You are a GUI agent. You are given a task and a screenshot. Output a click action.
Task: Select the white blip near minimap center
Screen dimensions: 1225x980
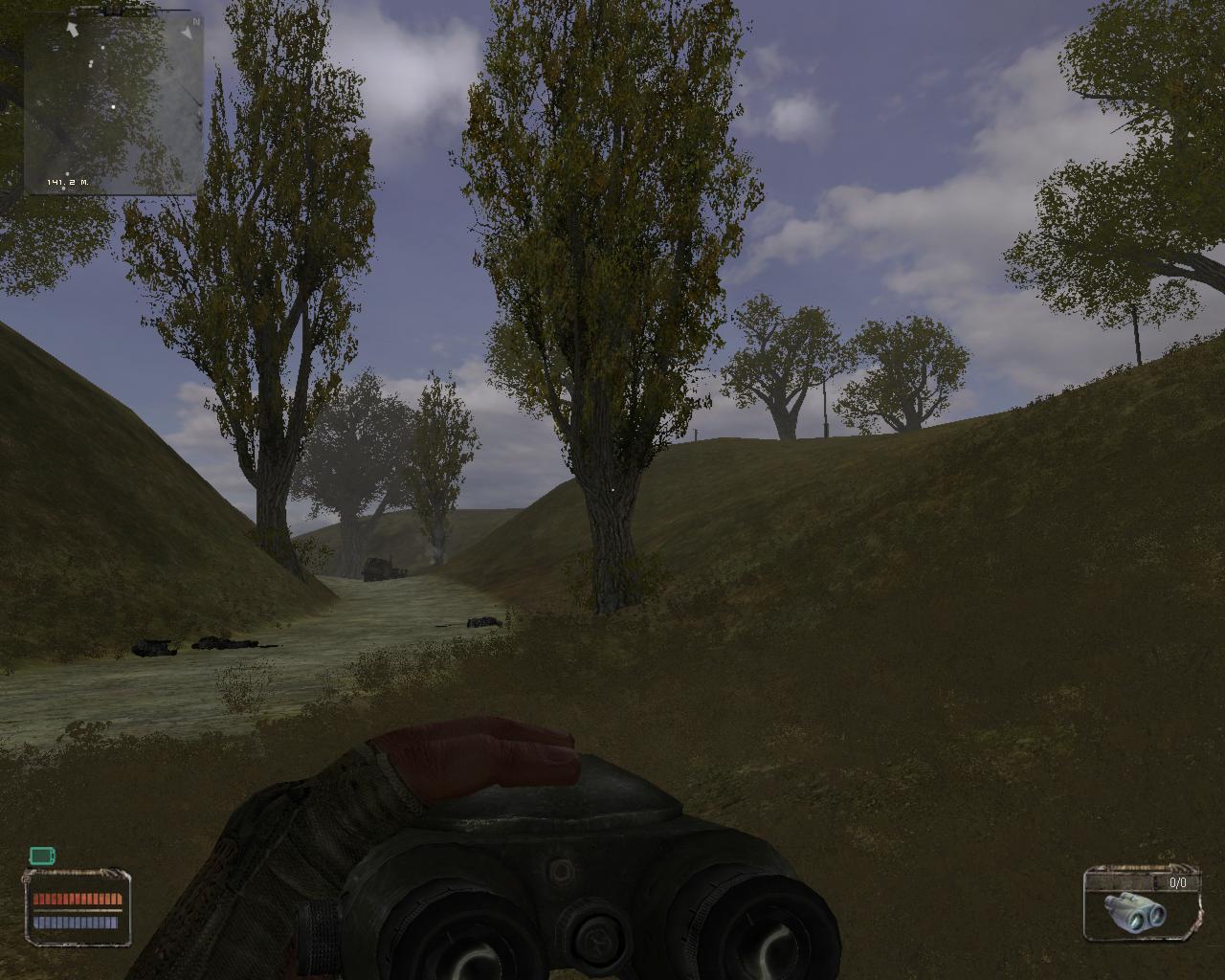(113, 106)
